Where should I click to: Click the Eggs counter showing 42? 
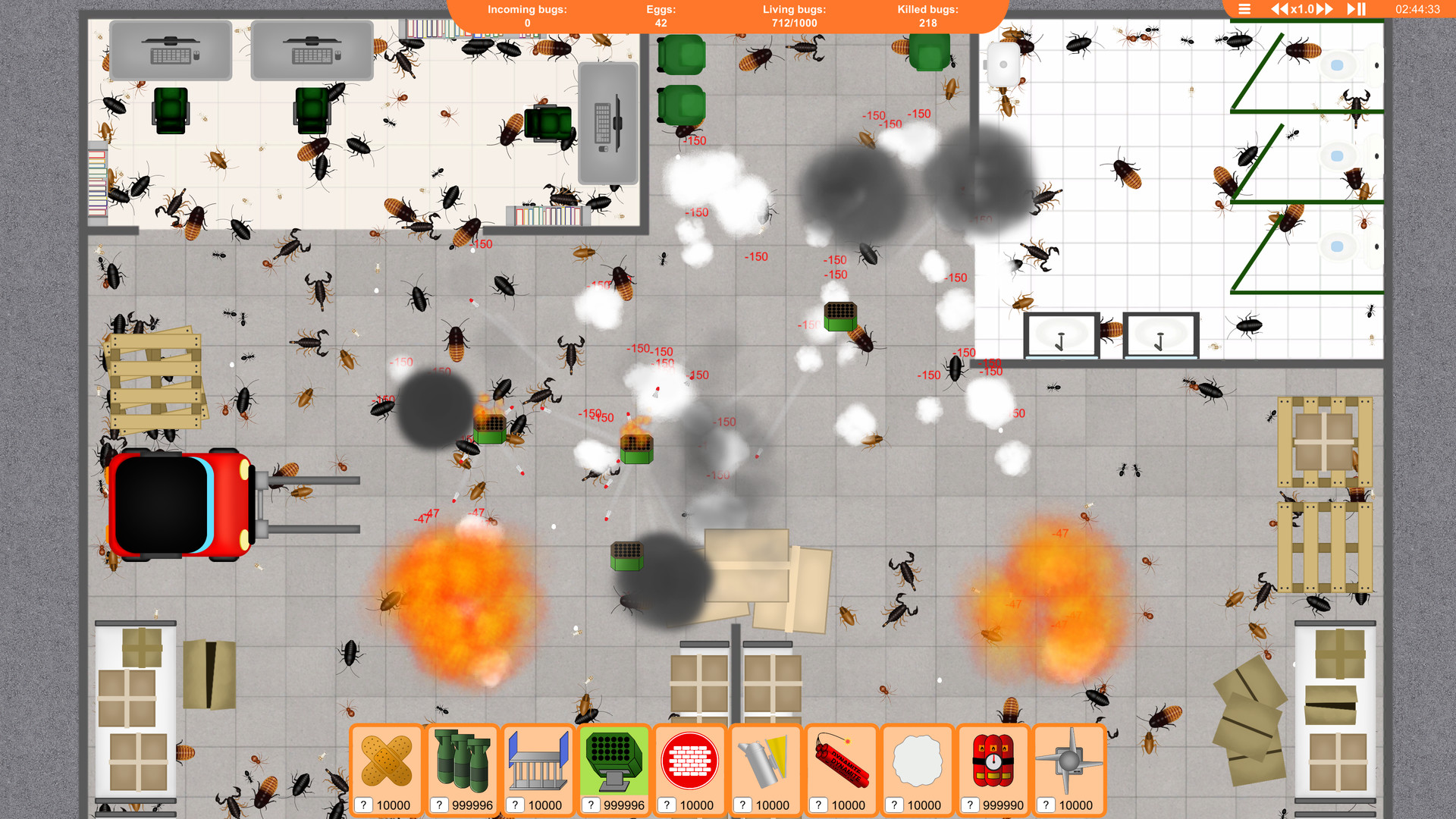[660, 16]
